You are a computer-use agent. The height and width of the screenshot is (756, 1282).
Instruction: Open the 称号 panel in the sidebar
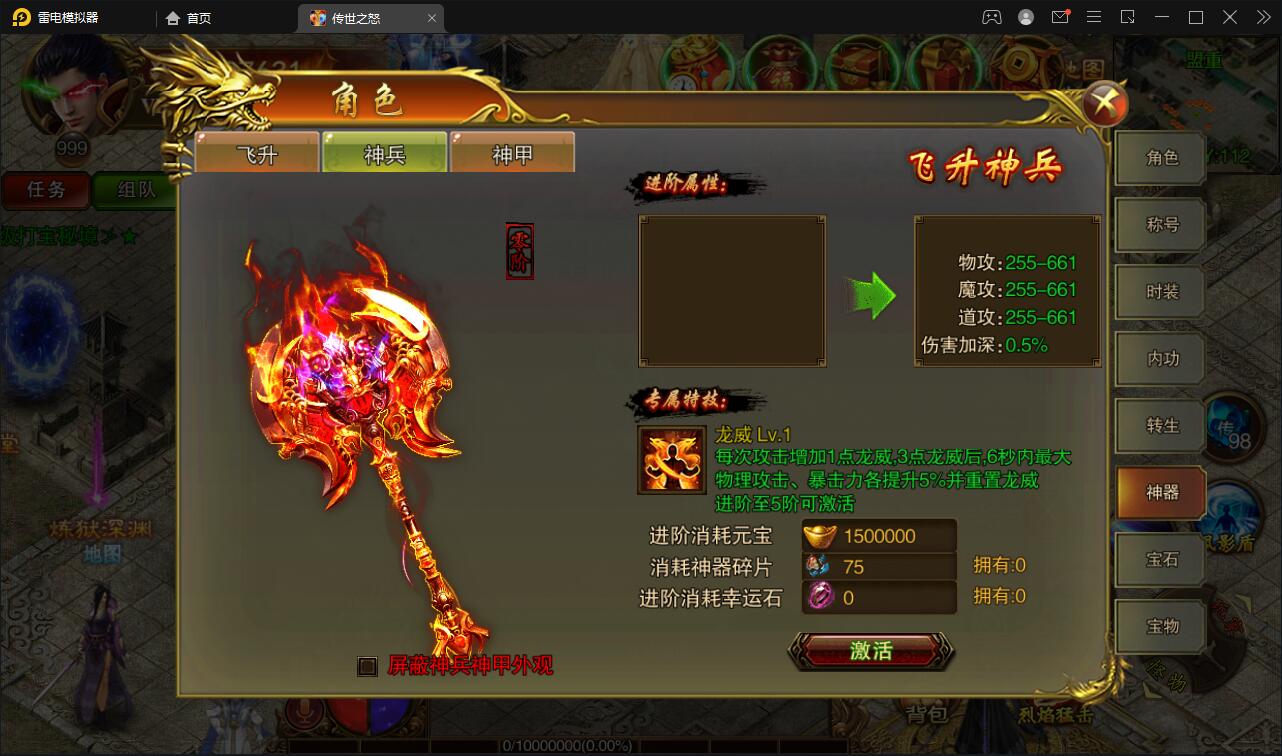click(x=1159, y=224)
